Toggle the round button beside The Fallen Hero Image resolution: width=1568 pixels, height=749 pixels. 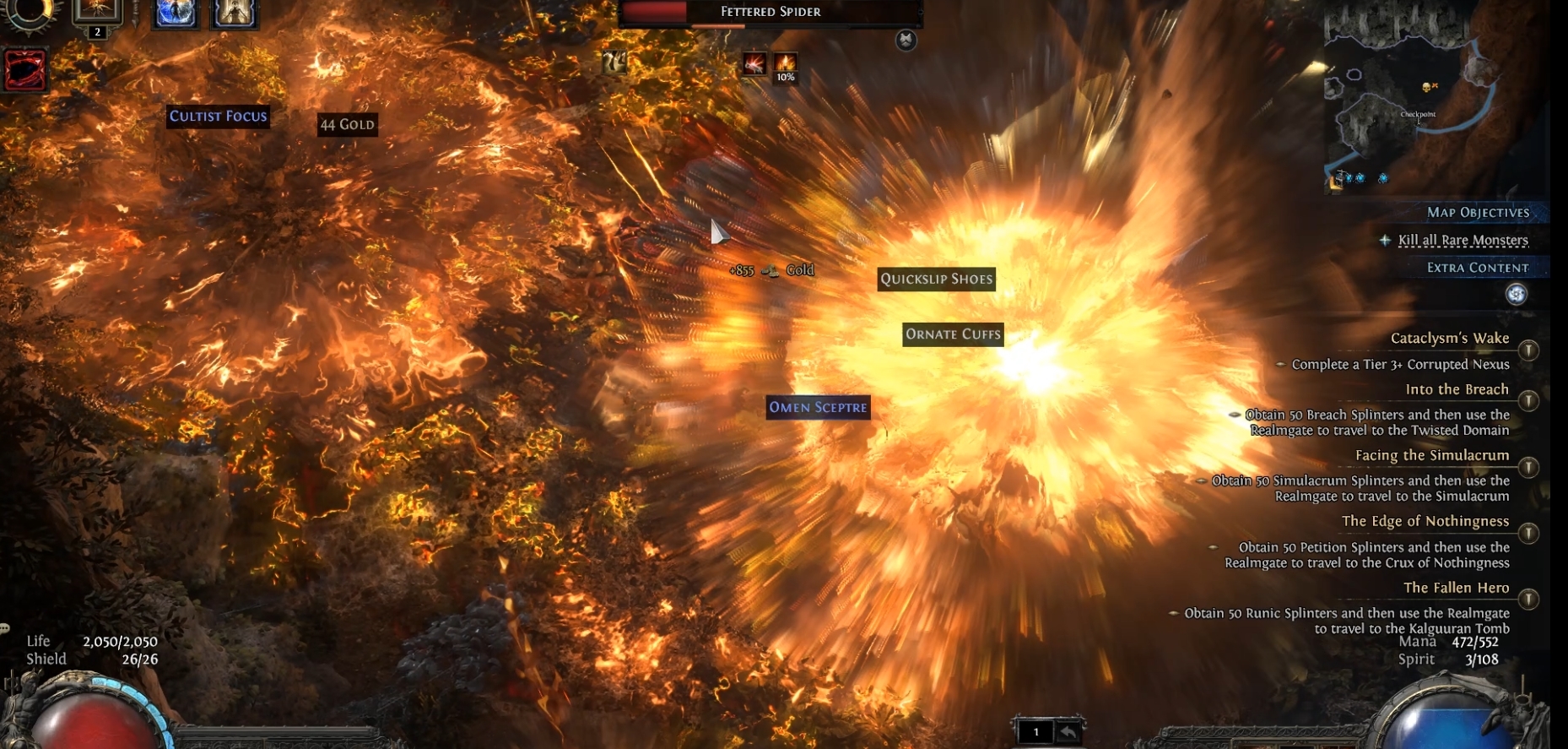coord(1527,600)
